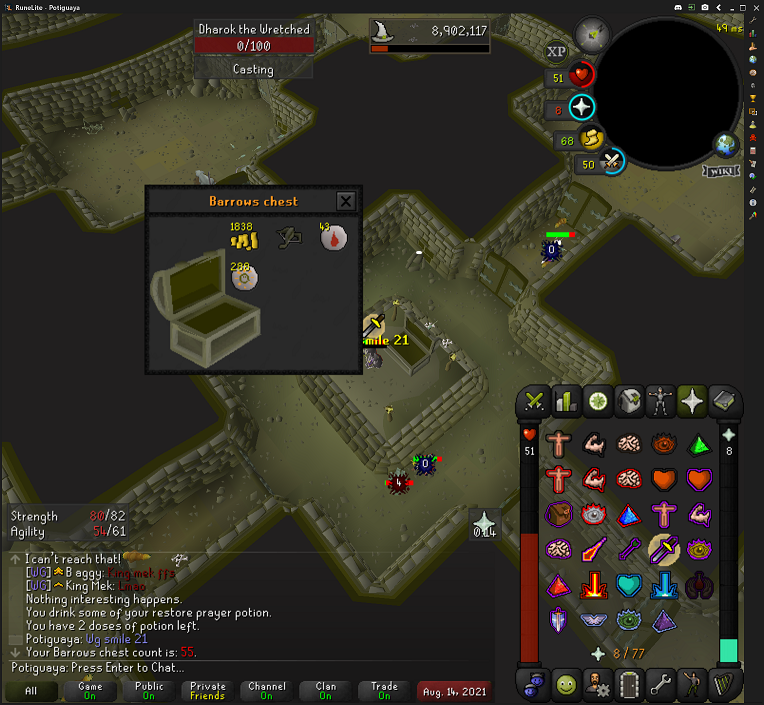Open the Magic spellbook tab
This screenshot has width=764, height=705.
point(724,402)
